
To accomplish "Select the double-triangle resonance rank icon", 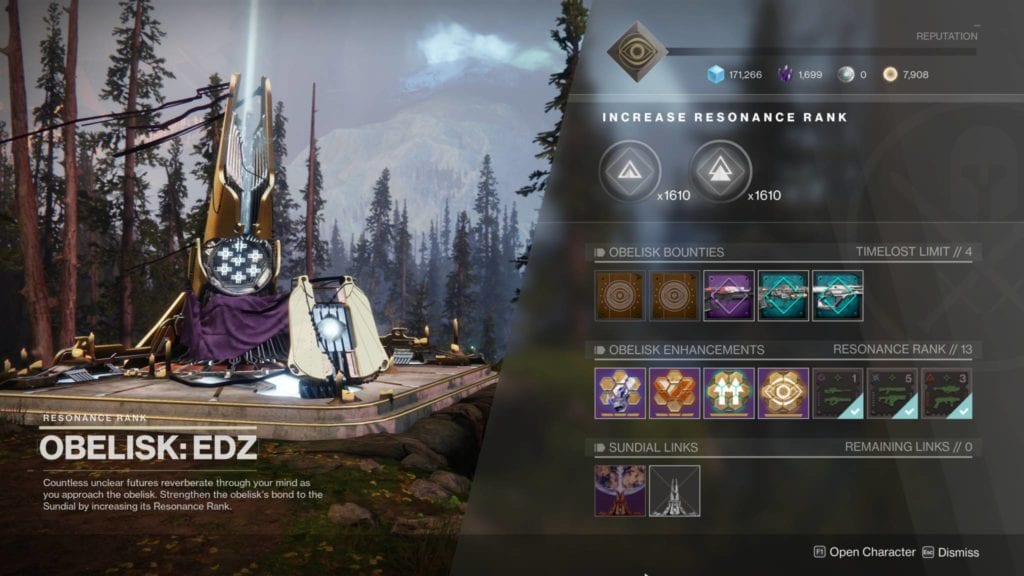I will coord(720,171).
